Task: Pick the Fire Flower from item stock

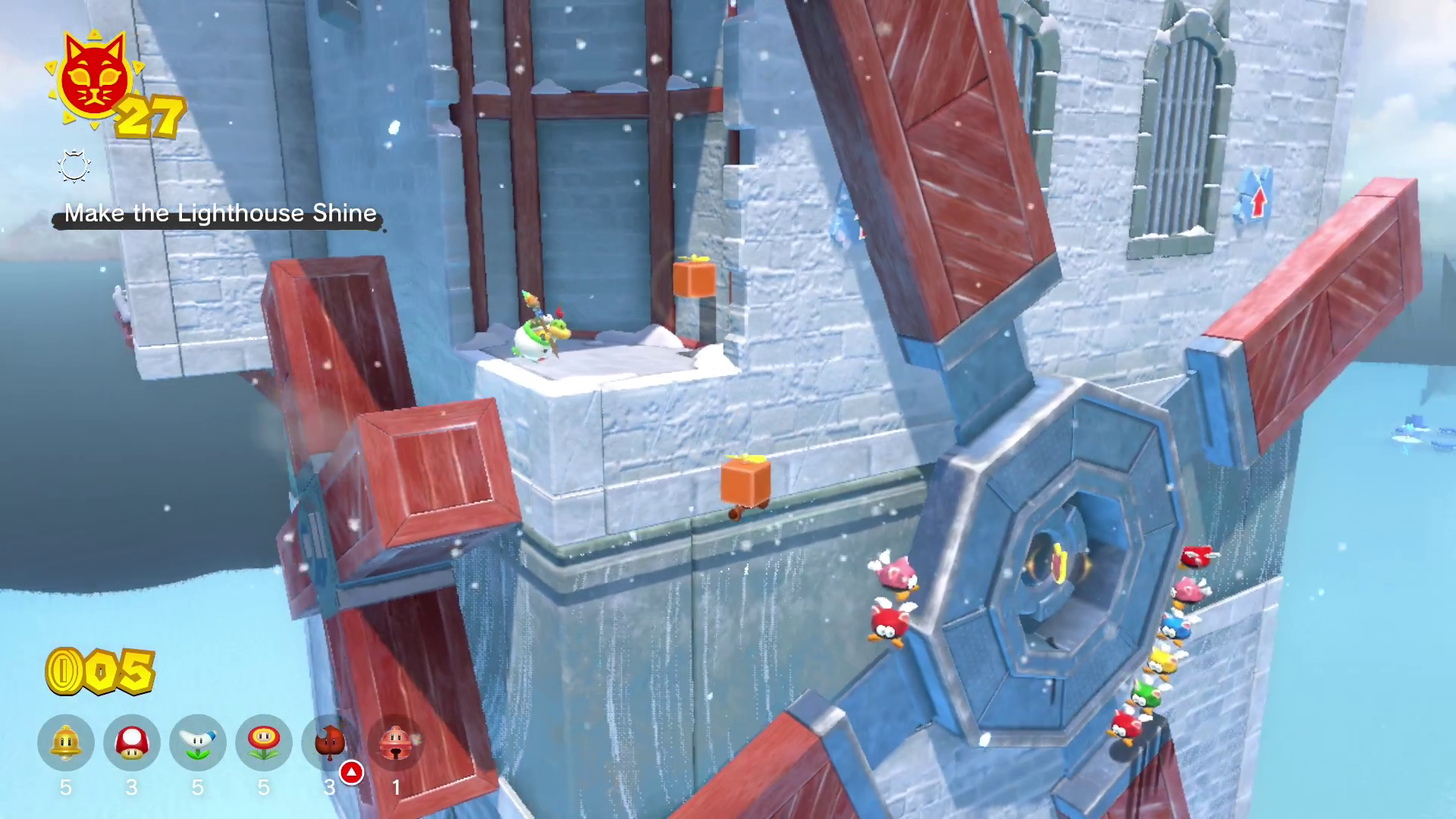Action: pos(264,743)
